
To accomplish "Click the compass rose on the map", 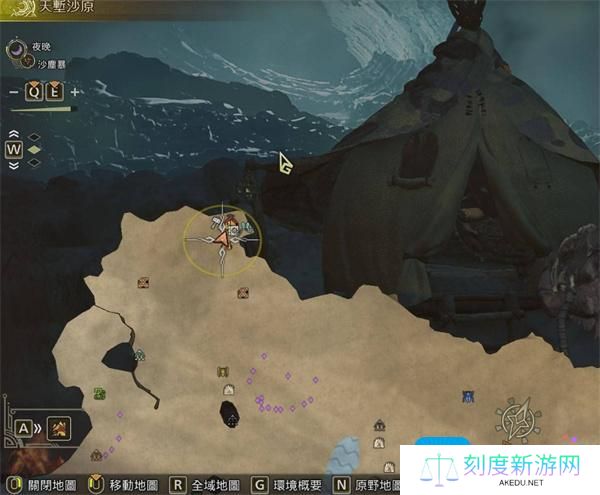I will tap(520, 420).
